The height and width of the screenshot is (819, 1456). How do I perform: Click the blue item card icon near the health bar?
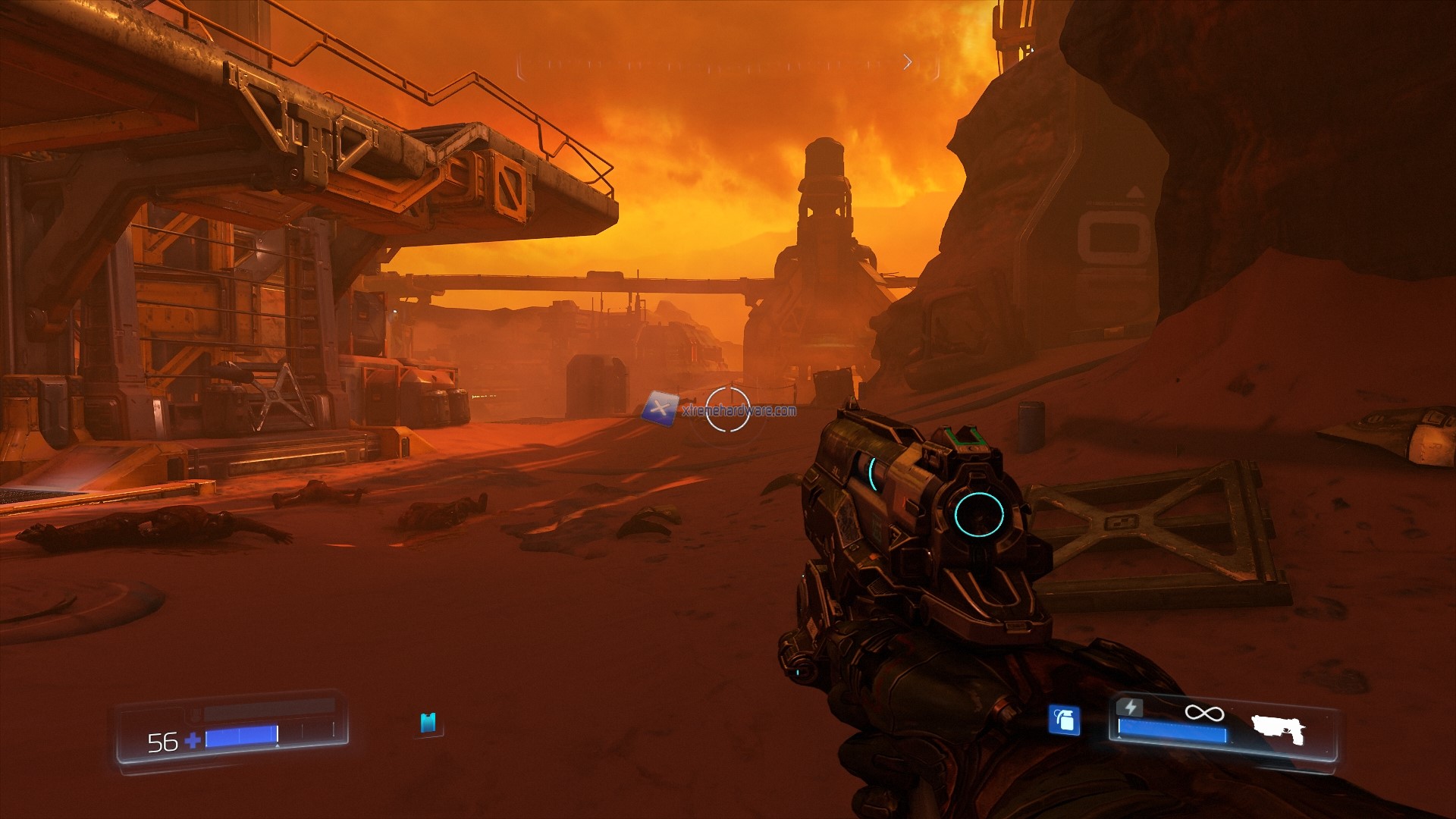[x=427, y=724]
